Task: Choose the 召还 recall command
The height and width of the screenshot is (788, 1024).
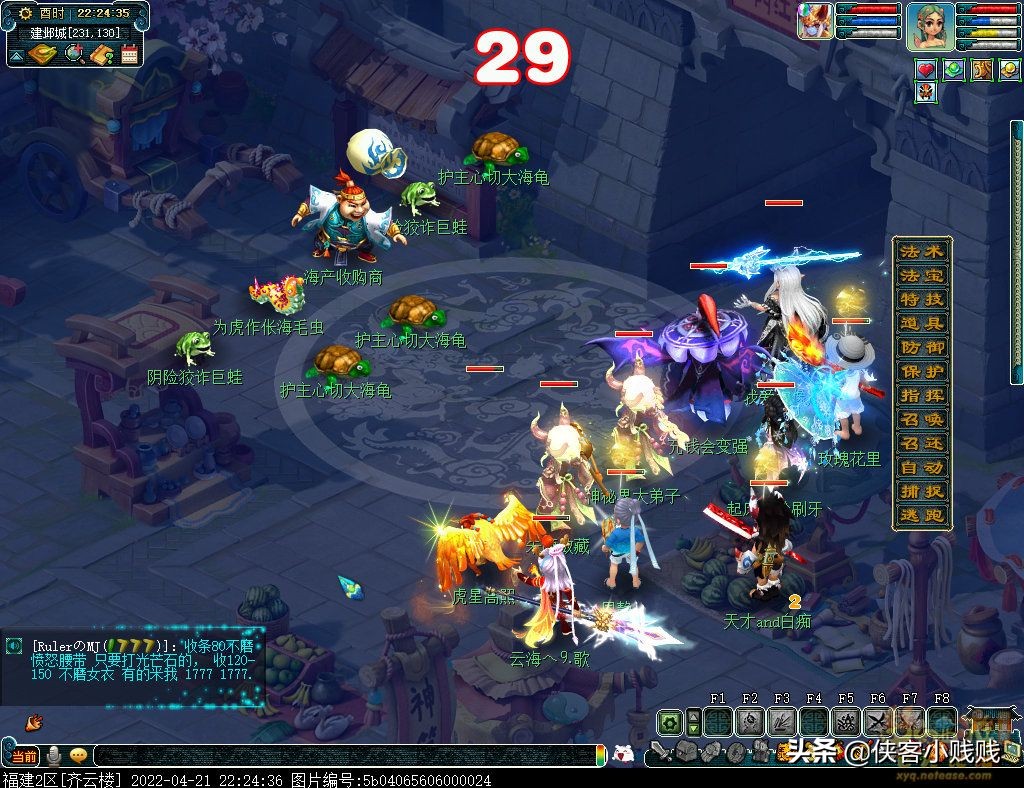Action: [x=921, y=443]
